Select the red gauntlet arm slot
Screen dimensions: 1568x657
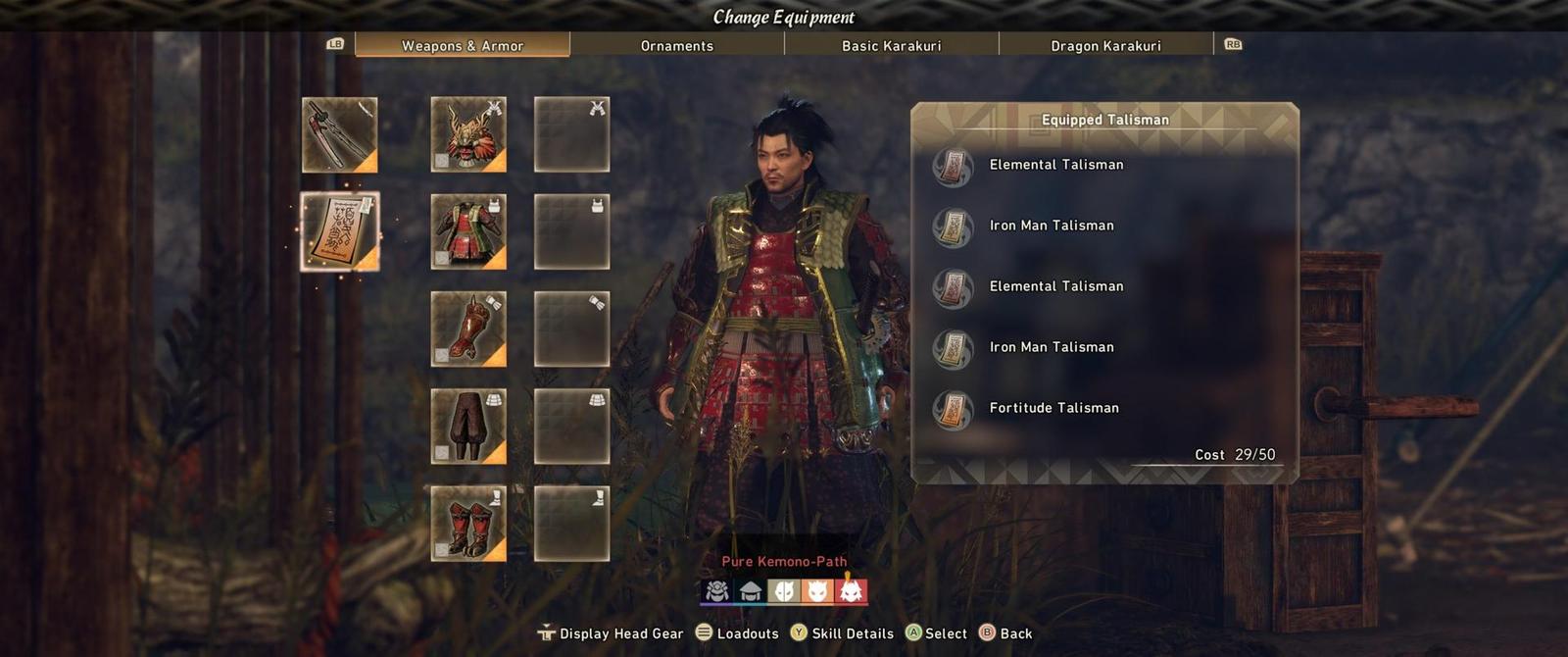click(x=468, y=328)
